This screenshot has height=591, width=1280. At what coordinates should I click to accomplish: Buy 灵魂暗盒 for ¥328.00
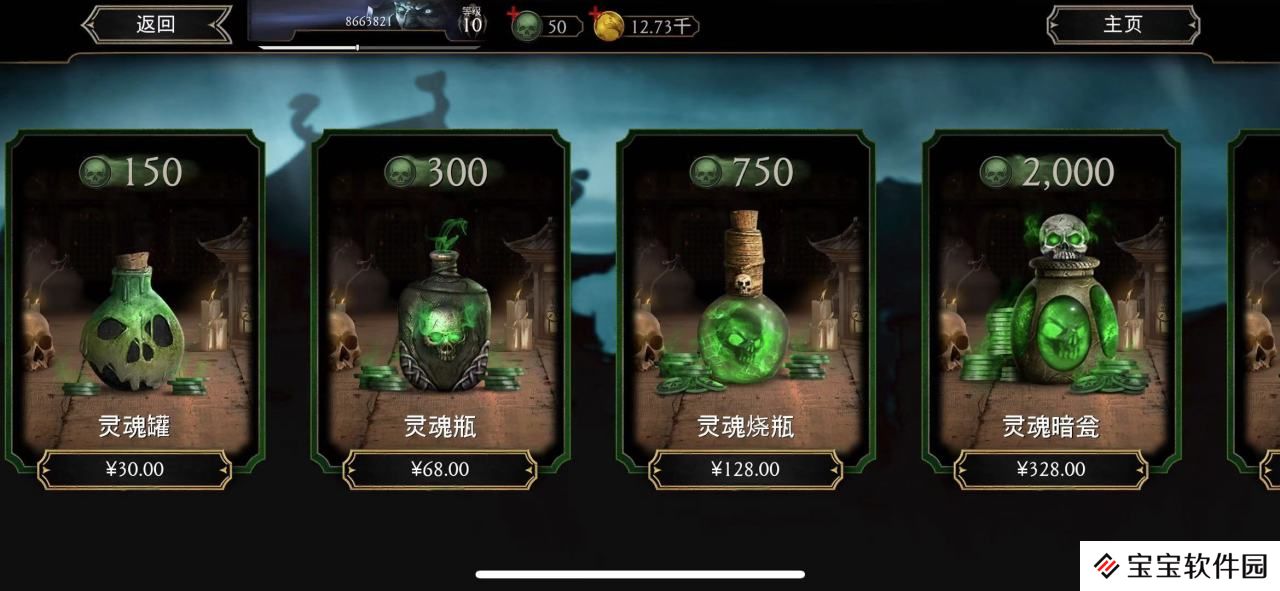(1051, 469)
